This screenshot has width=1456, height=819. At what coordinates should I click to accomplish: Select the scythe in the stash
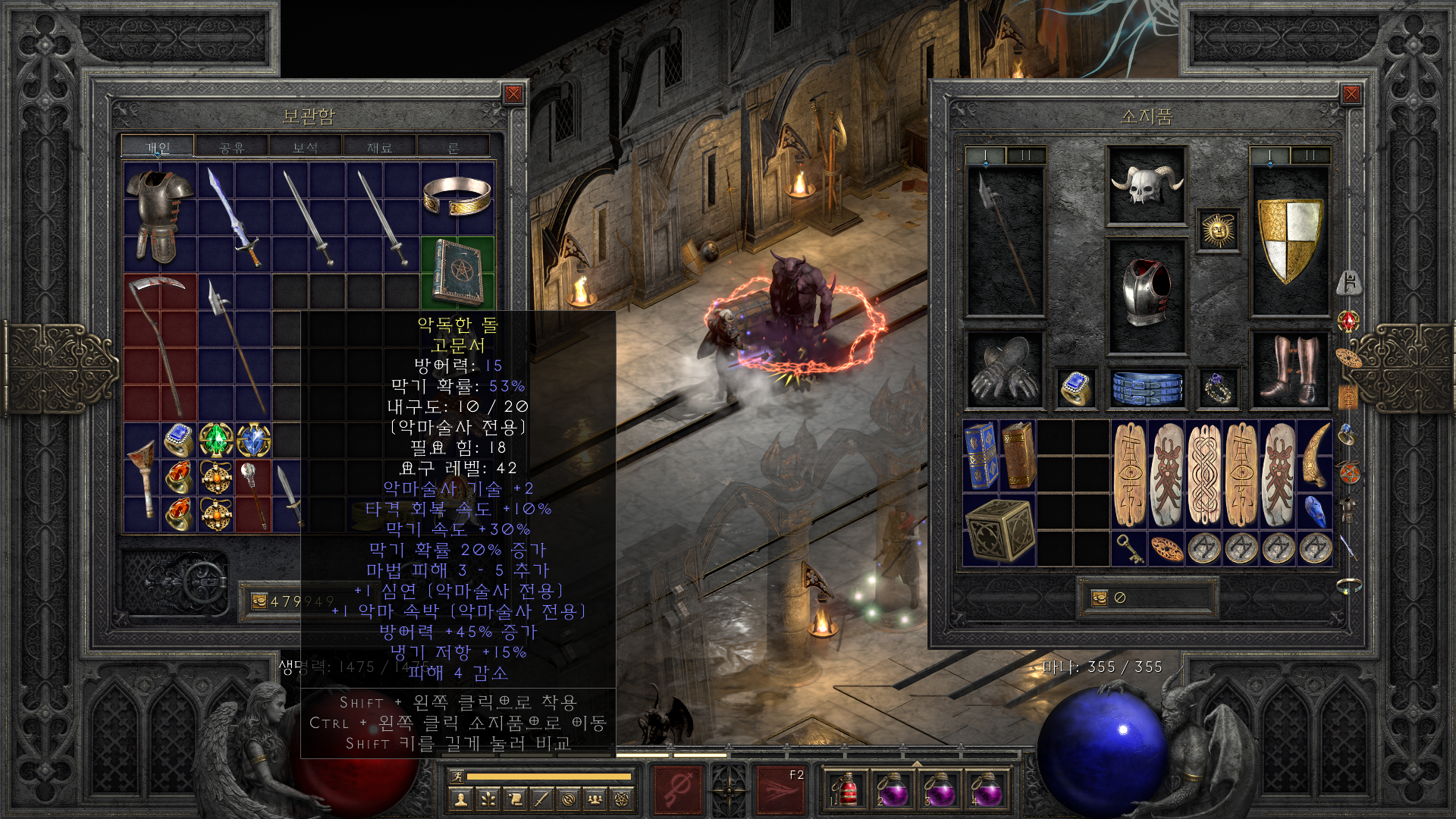click(x=159, y=345)
